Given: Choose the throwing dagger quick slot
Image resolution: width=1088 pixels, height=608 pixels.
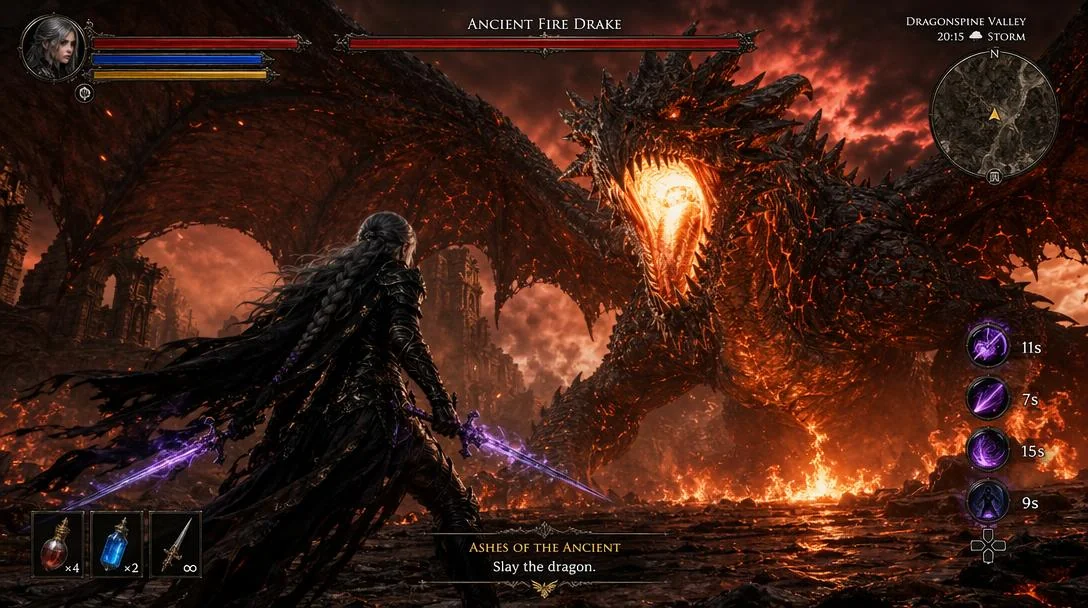Looking at the screenshot, I should click(x=175, y=544).
